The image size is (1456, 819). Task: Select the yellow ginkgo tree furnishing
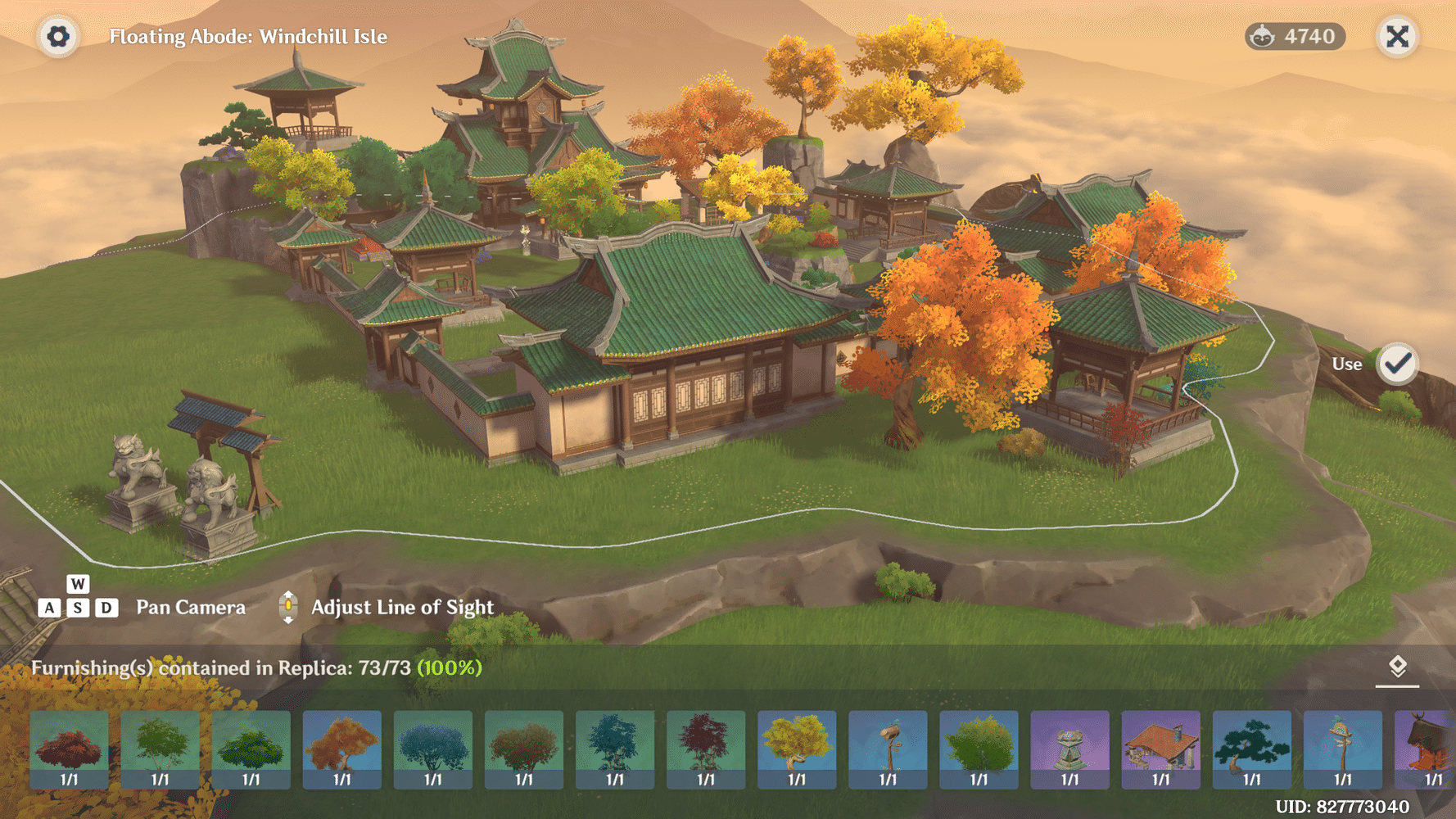[797, 749]
